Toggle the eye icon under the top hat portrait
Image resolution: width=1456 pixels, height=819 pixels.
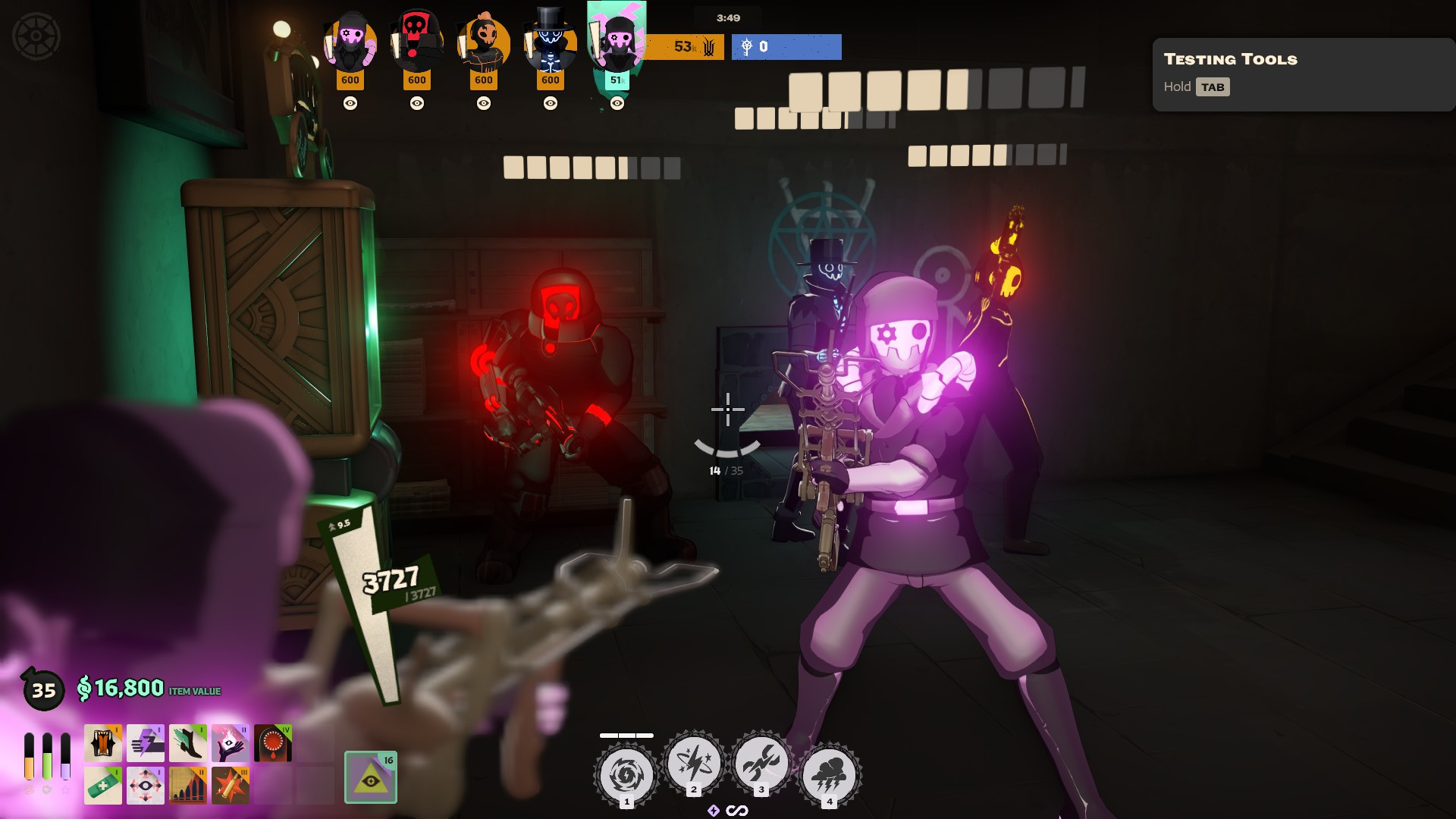(x=551, y=103)
